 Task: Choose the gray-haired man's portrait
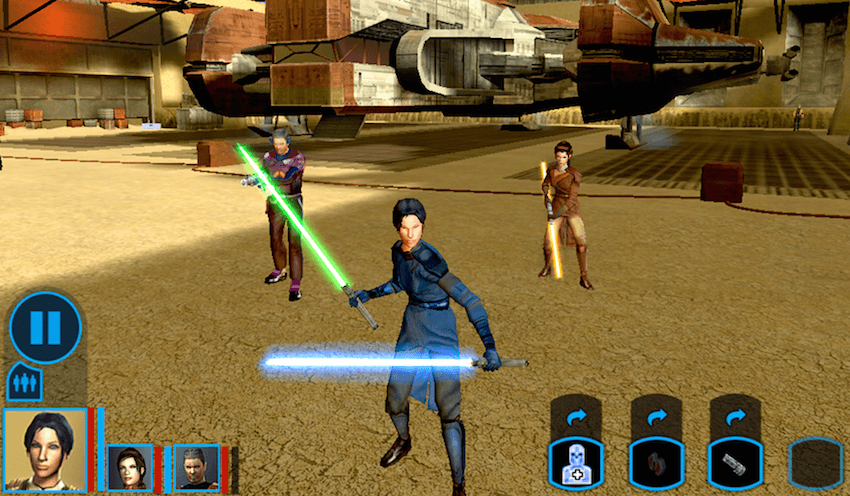(x=196, y=466)
